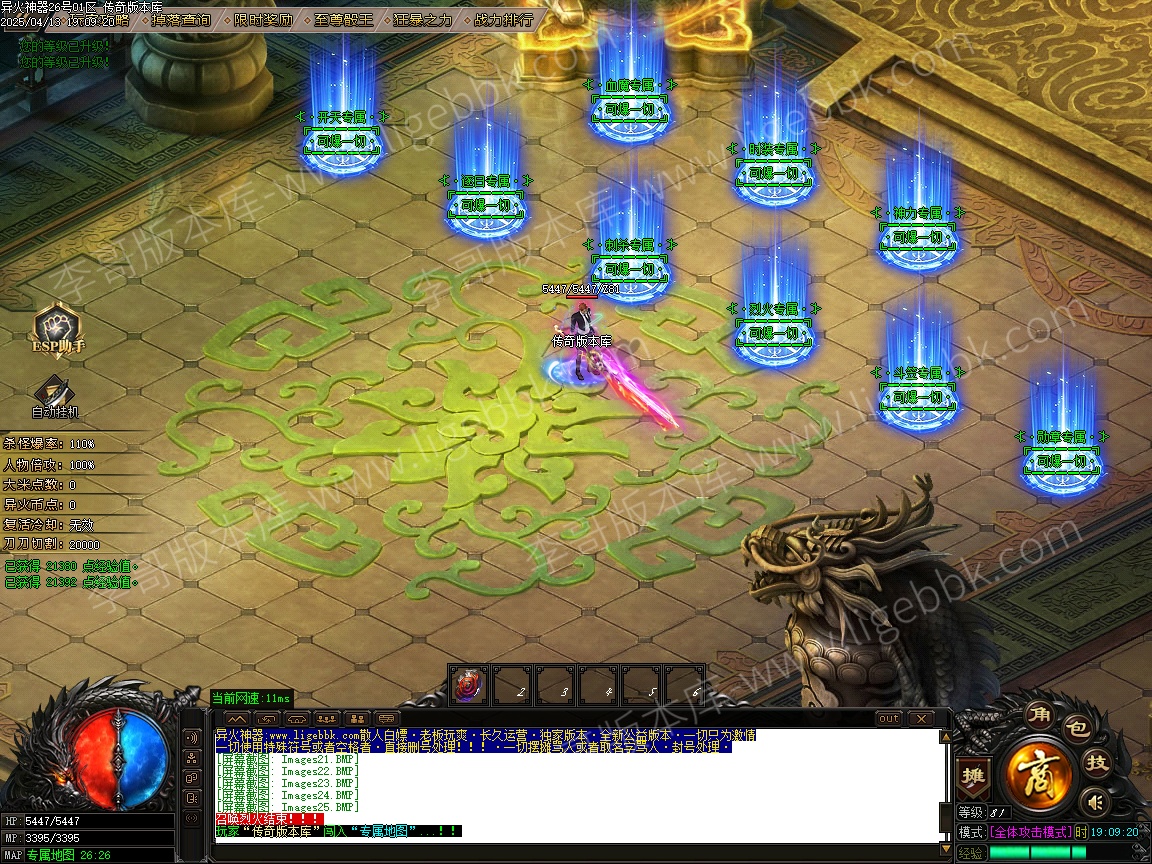Image resolution: width=1152 pixels, height=864 pixels.
Task: Show the 战力排行 power ranking
Action: (502, 20)
